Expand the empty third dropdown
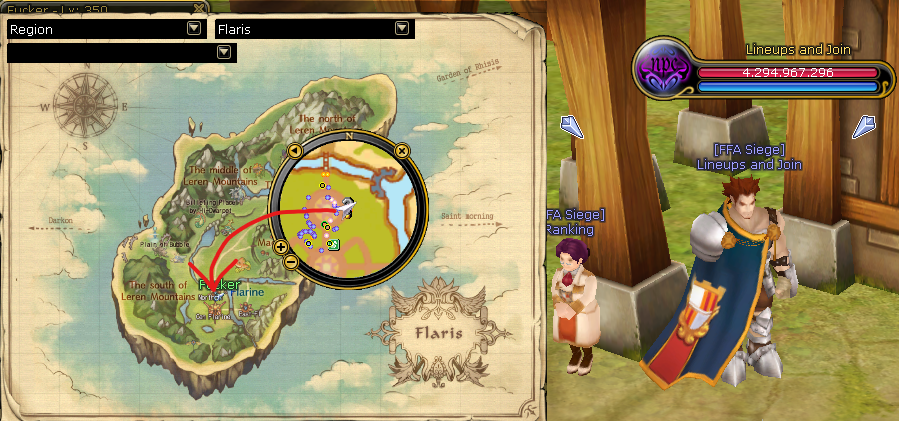 coord(223,51)
